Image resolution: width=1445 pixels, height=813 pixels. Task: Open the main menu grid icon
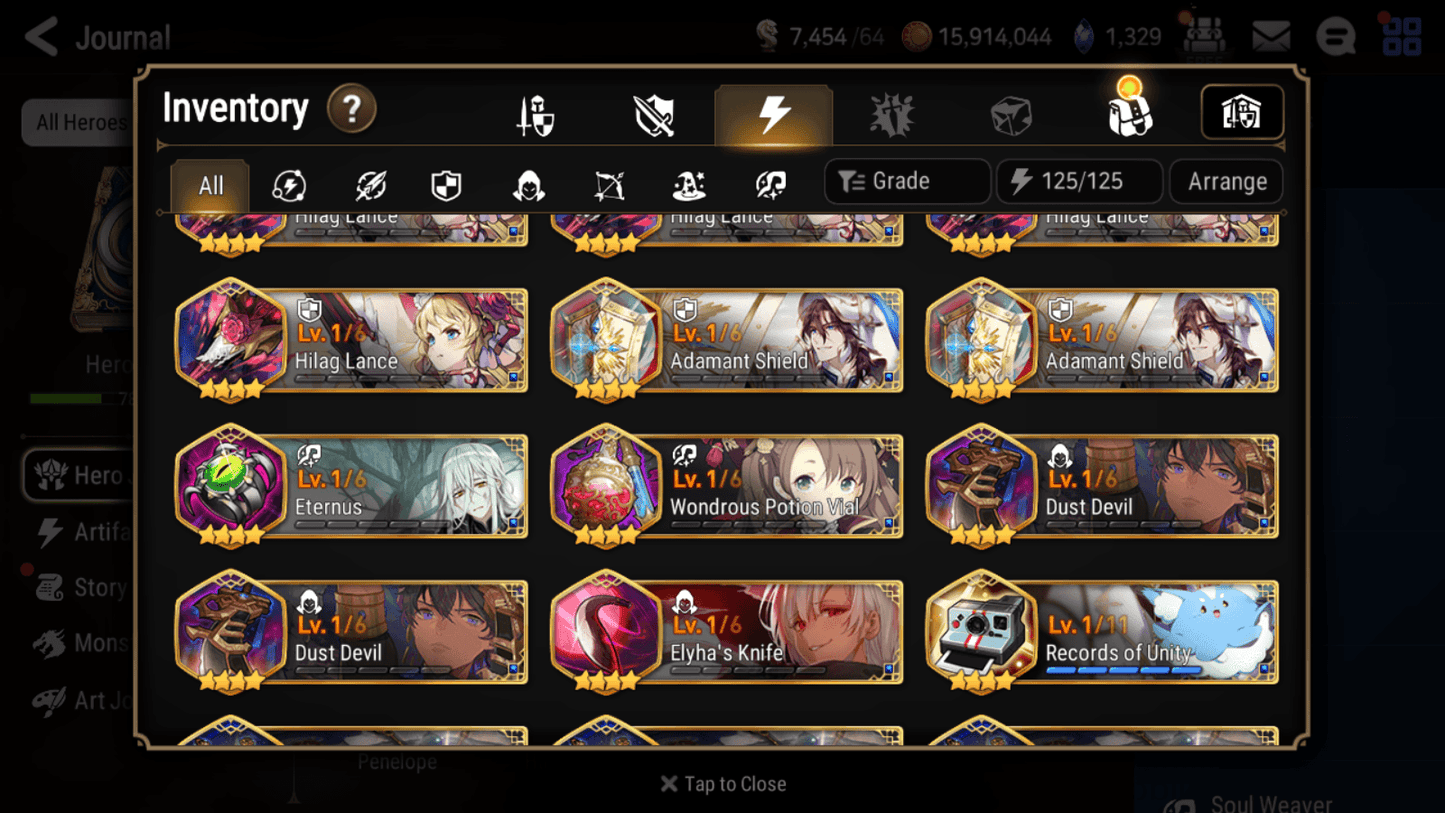[1400, 35]
